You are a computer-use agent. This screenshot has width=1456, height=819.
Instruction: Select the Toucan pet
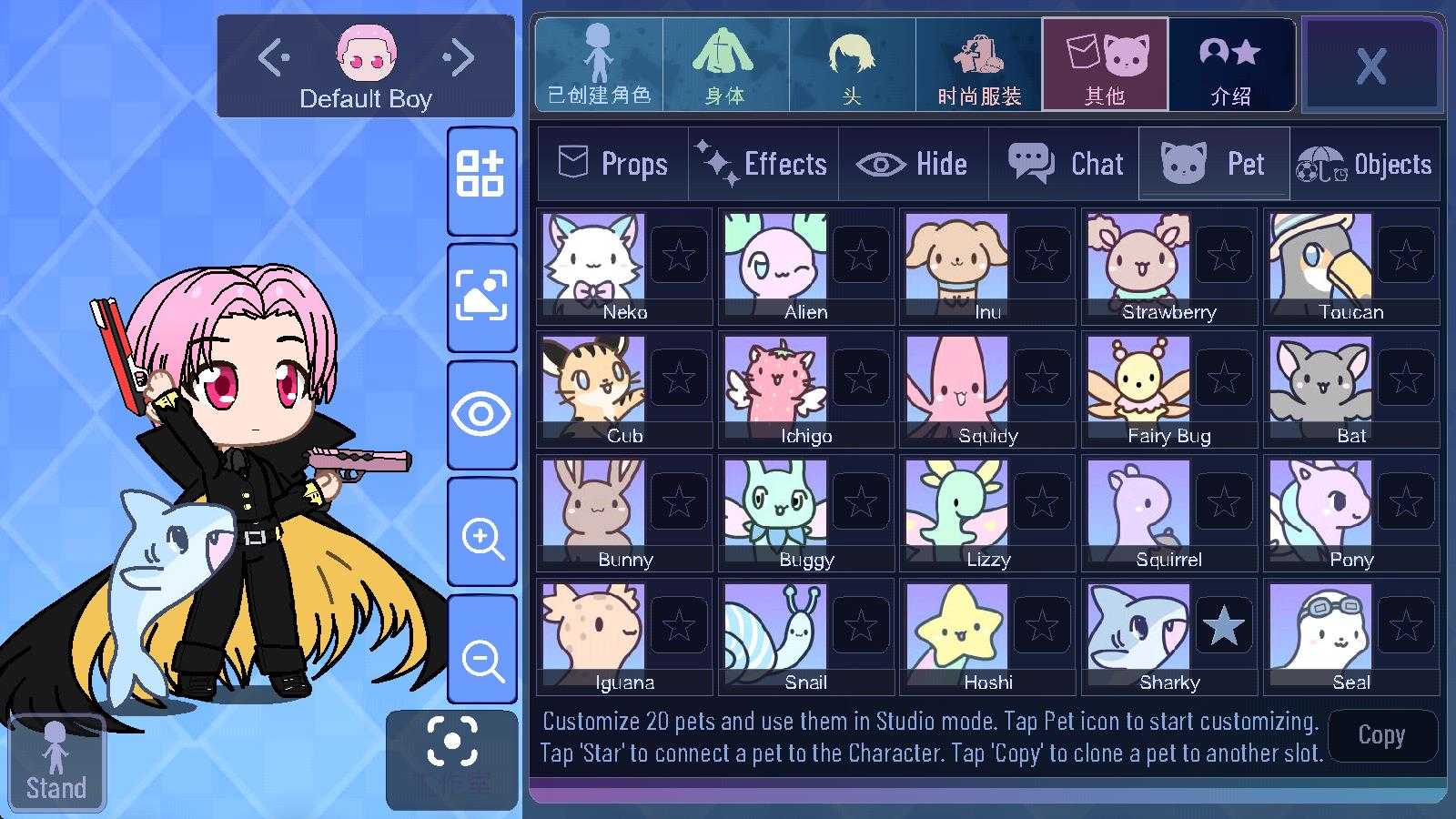point(1320,261)
